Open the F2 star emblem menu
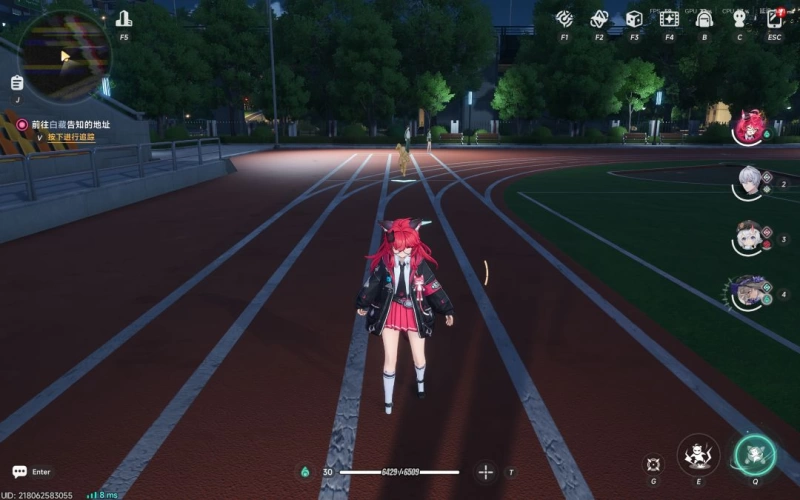The height and width of the screenshot is (500, 800). 599,19
